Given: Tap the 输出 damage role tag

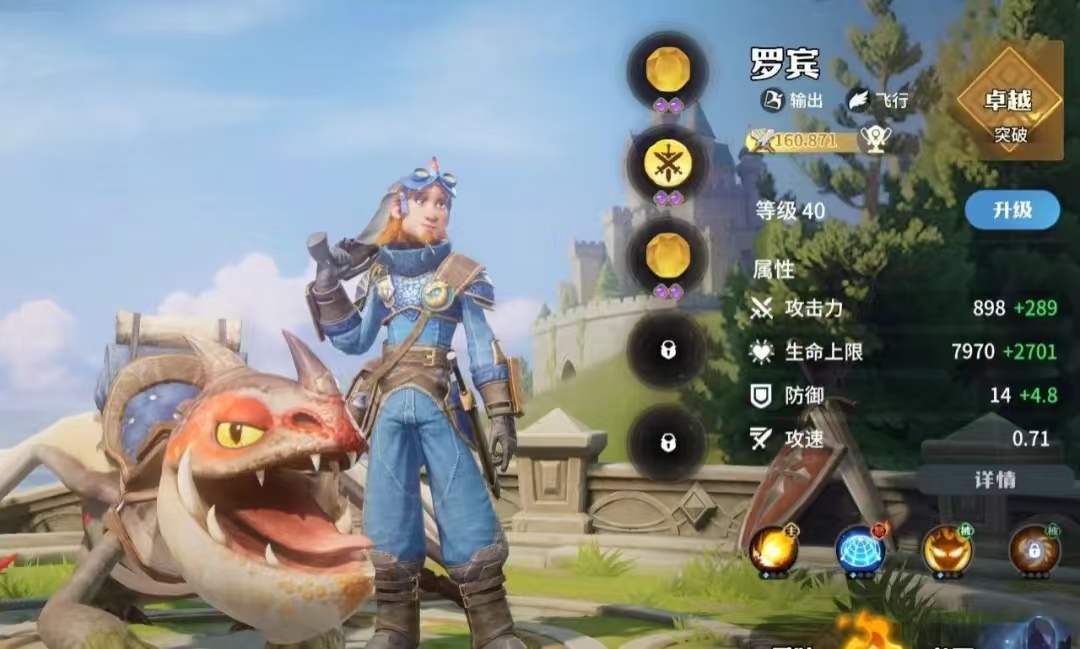Looking at the screenshot, I should pos(793,100).
